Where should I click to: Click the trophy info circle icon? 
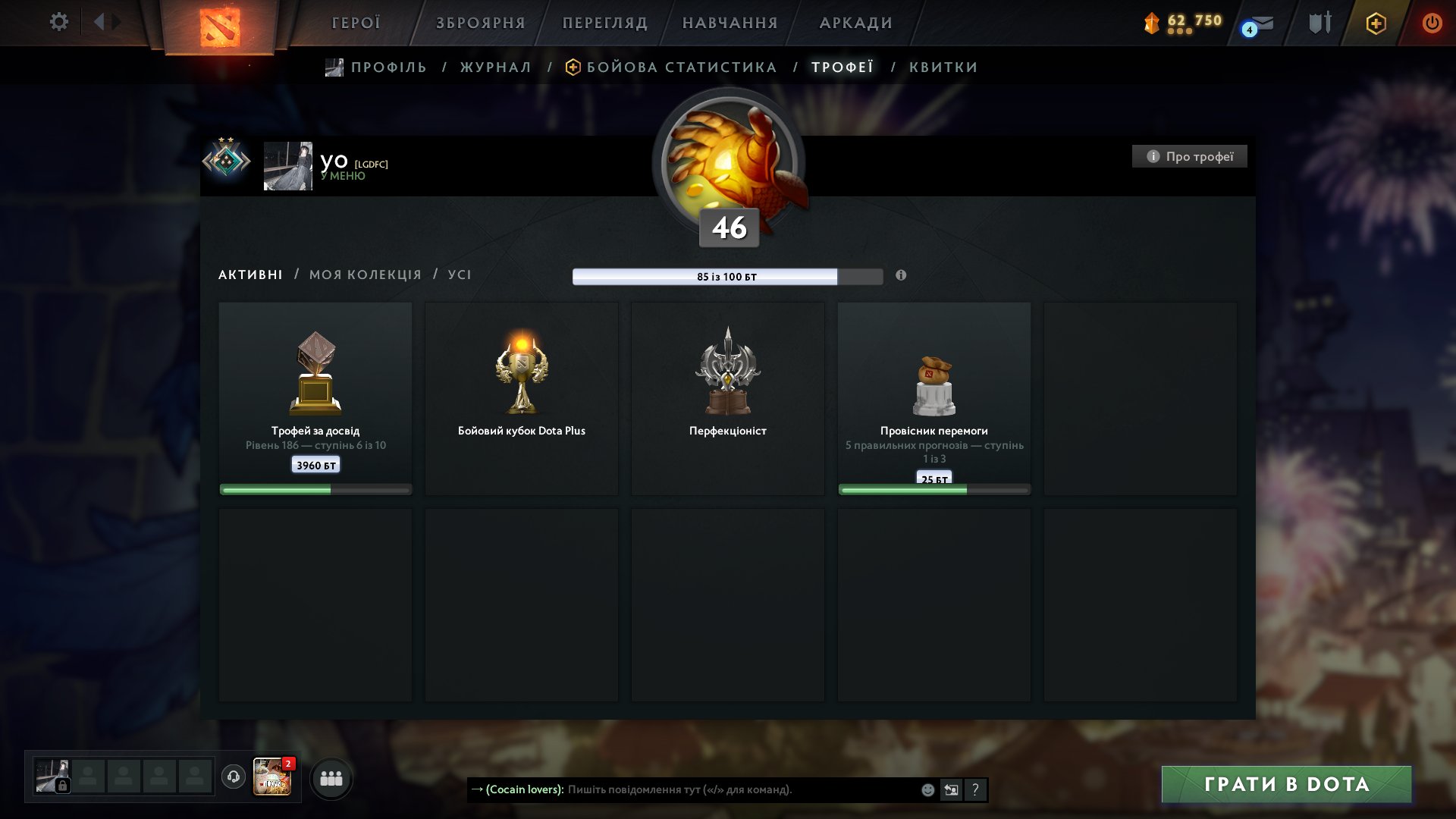coord(1153,156)
